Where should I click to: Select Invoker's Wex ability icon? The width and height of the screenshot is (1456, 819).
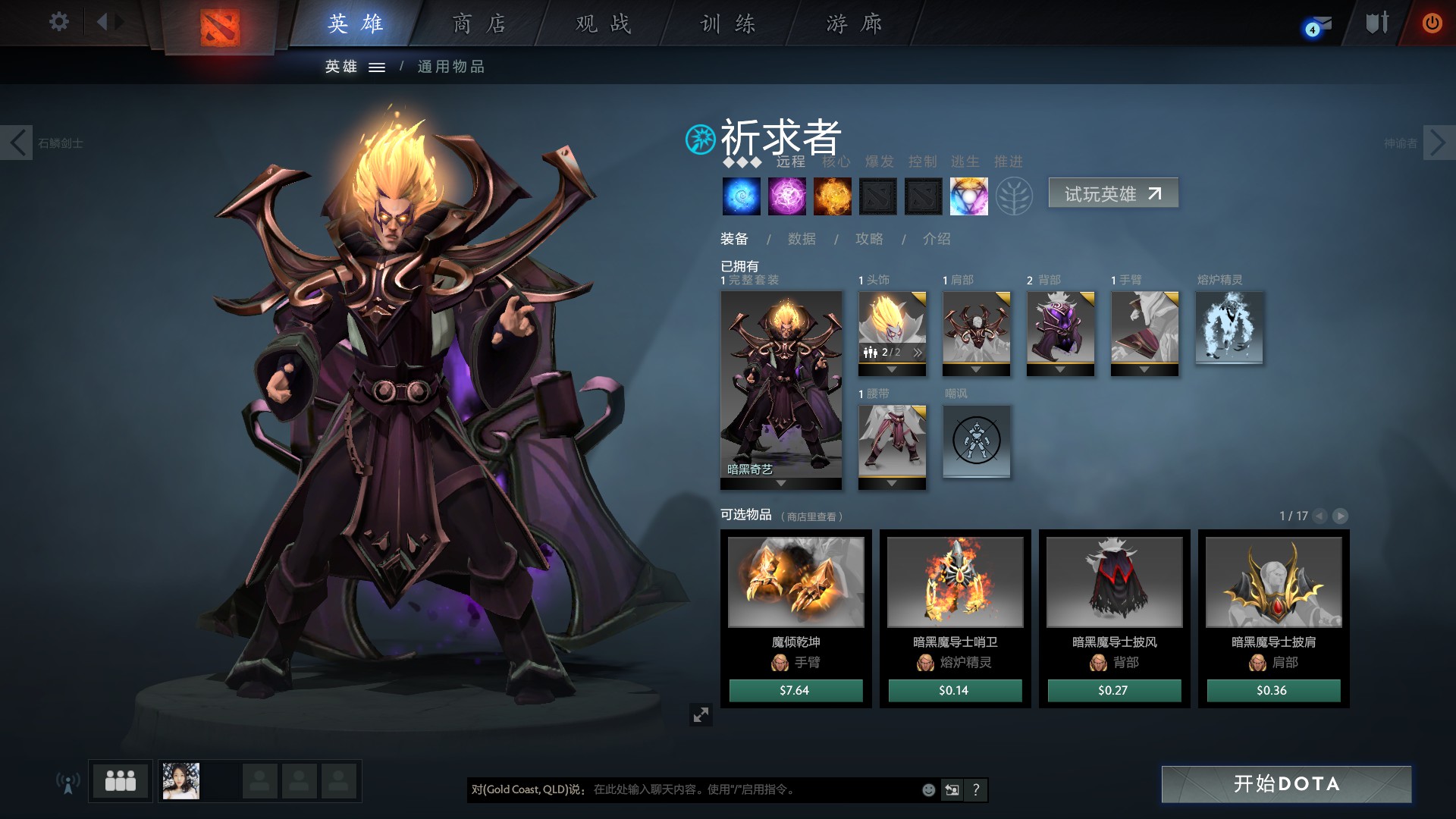click(786, 196)
